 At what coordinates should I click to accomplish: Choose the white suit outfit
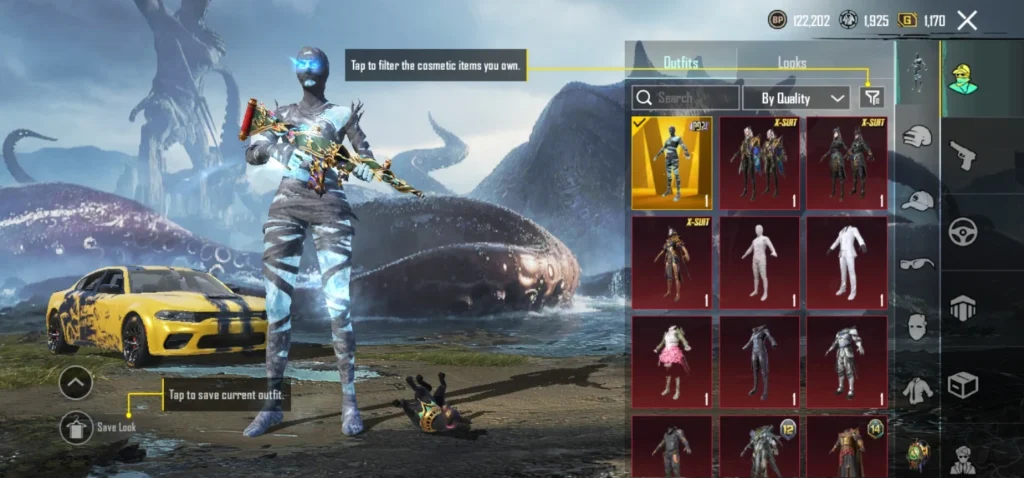[846, 262]
